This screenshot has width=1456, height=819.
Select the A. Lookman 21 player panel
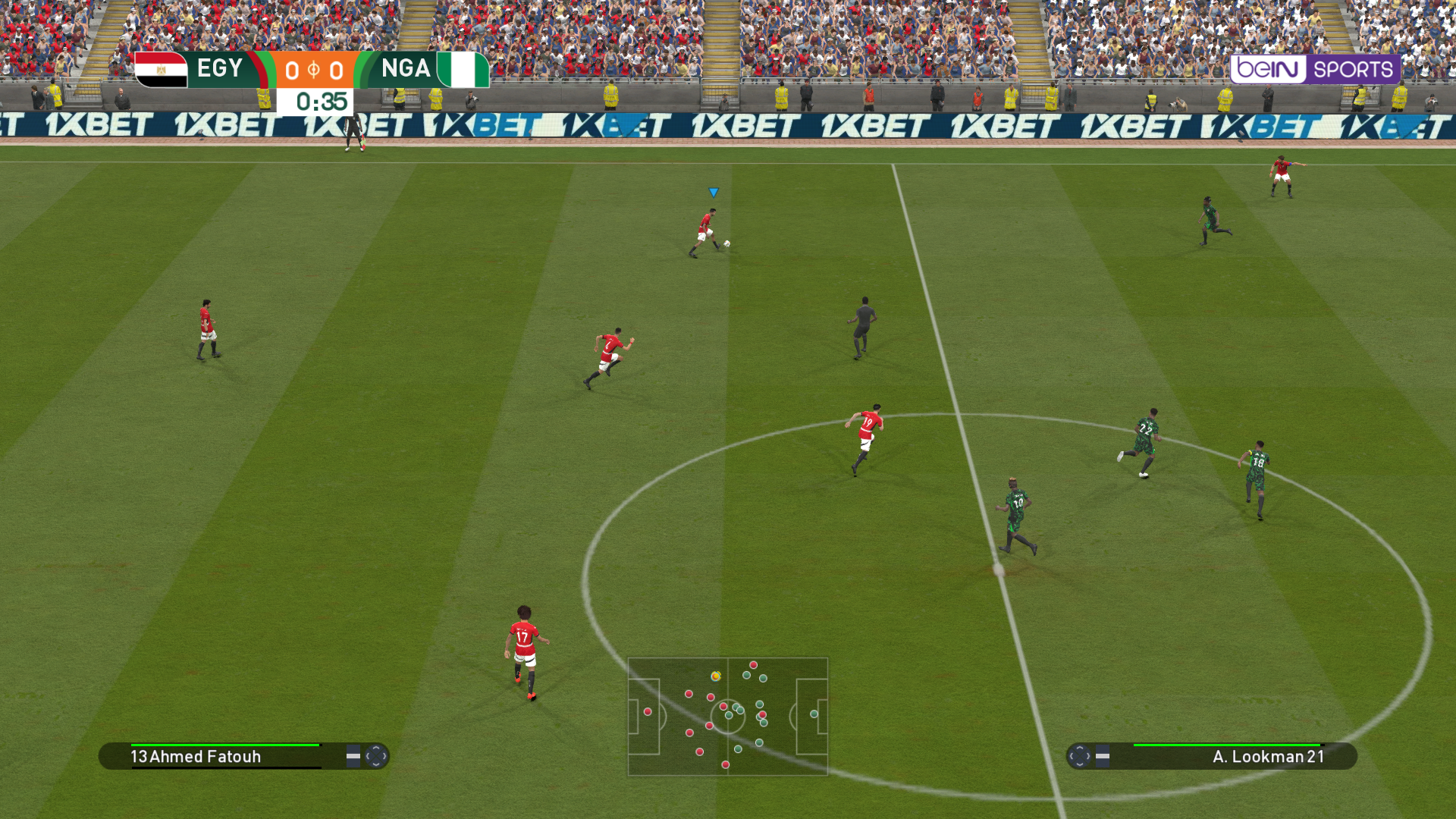(1212, 756)
